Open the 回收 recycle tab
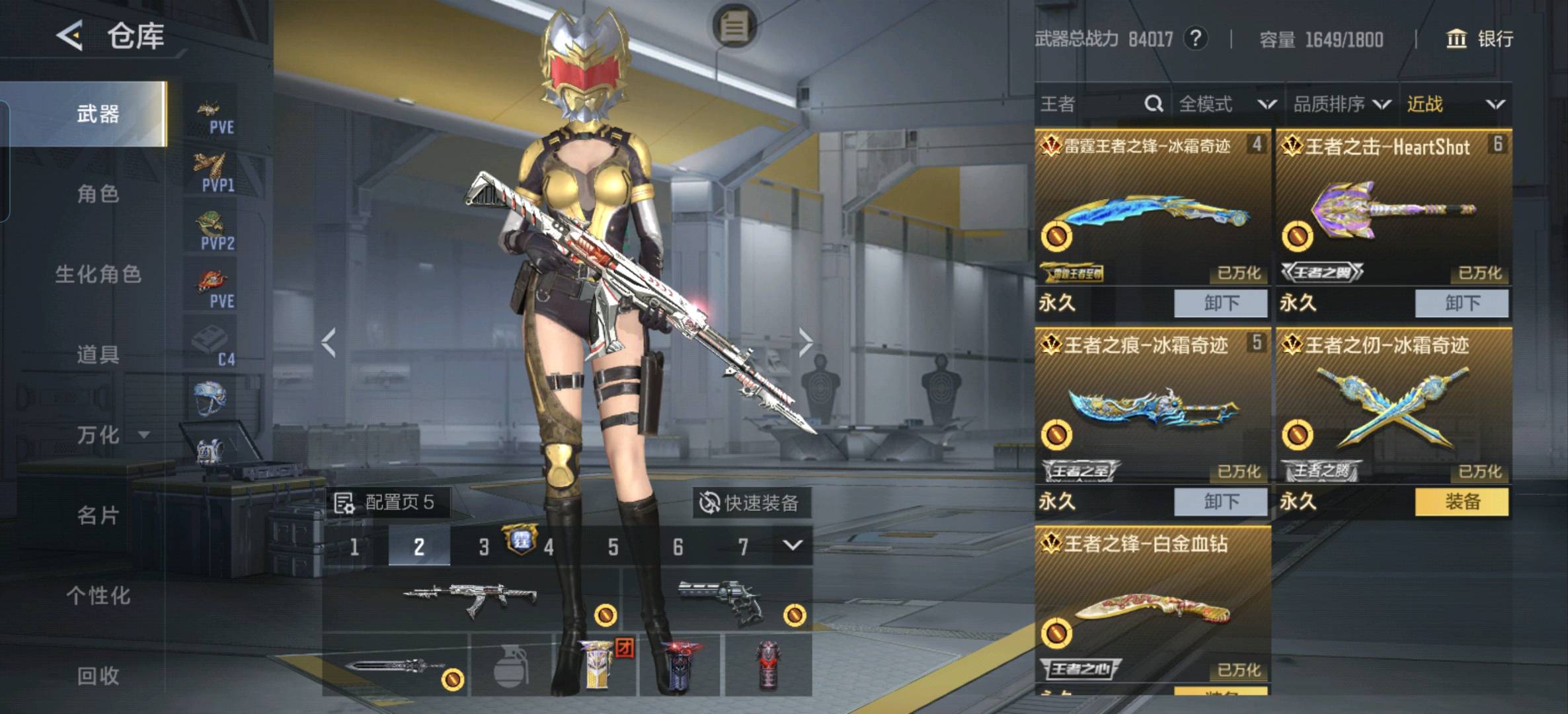1568x714 pixels. point(98,676)
